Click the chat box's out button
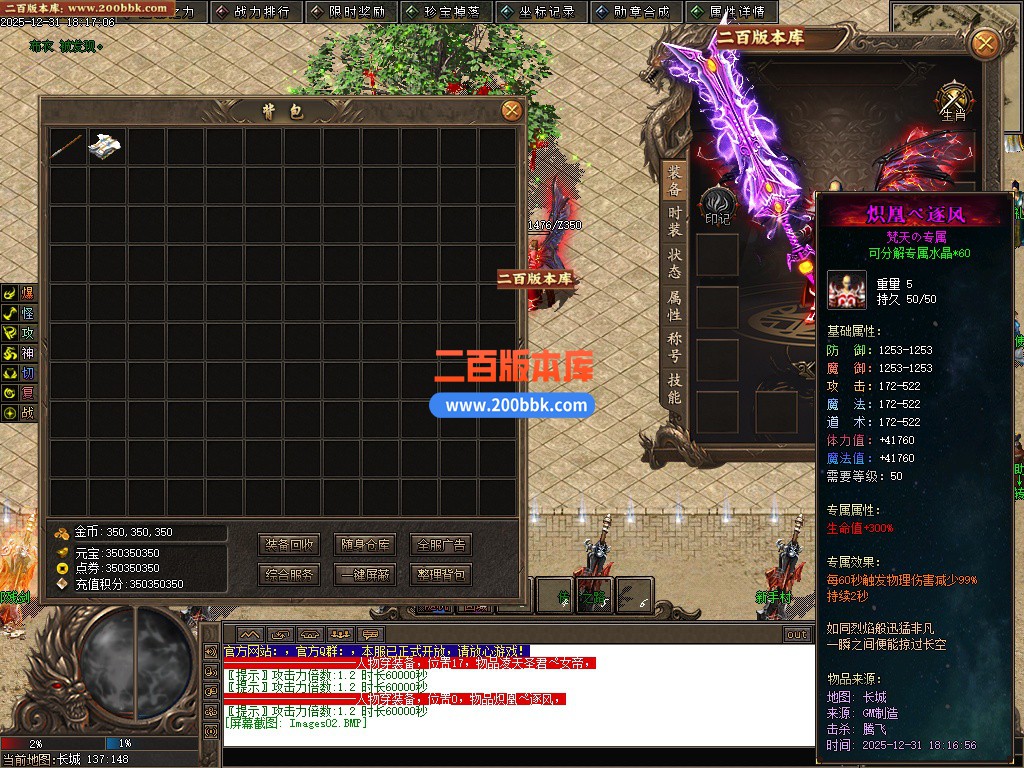1024x768 pixels. coord(797,635)
